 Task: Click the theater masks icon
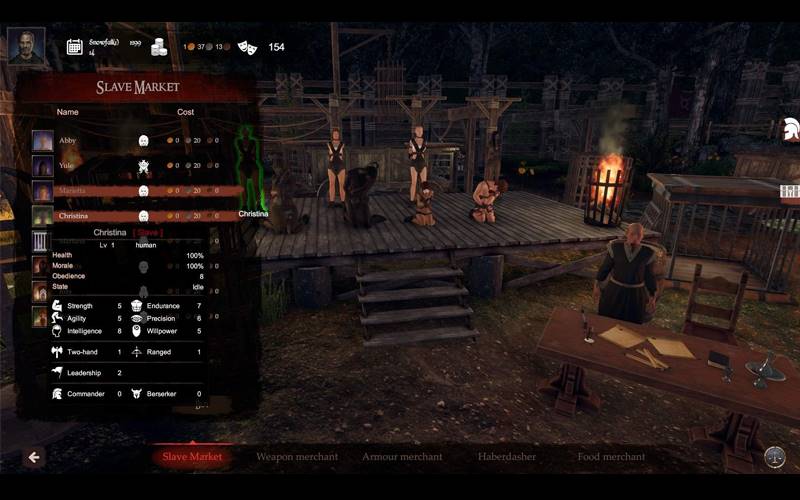pyautogui.click(x=247, y=46)
